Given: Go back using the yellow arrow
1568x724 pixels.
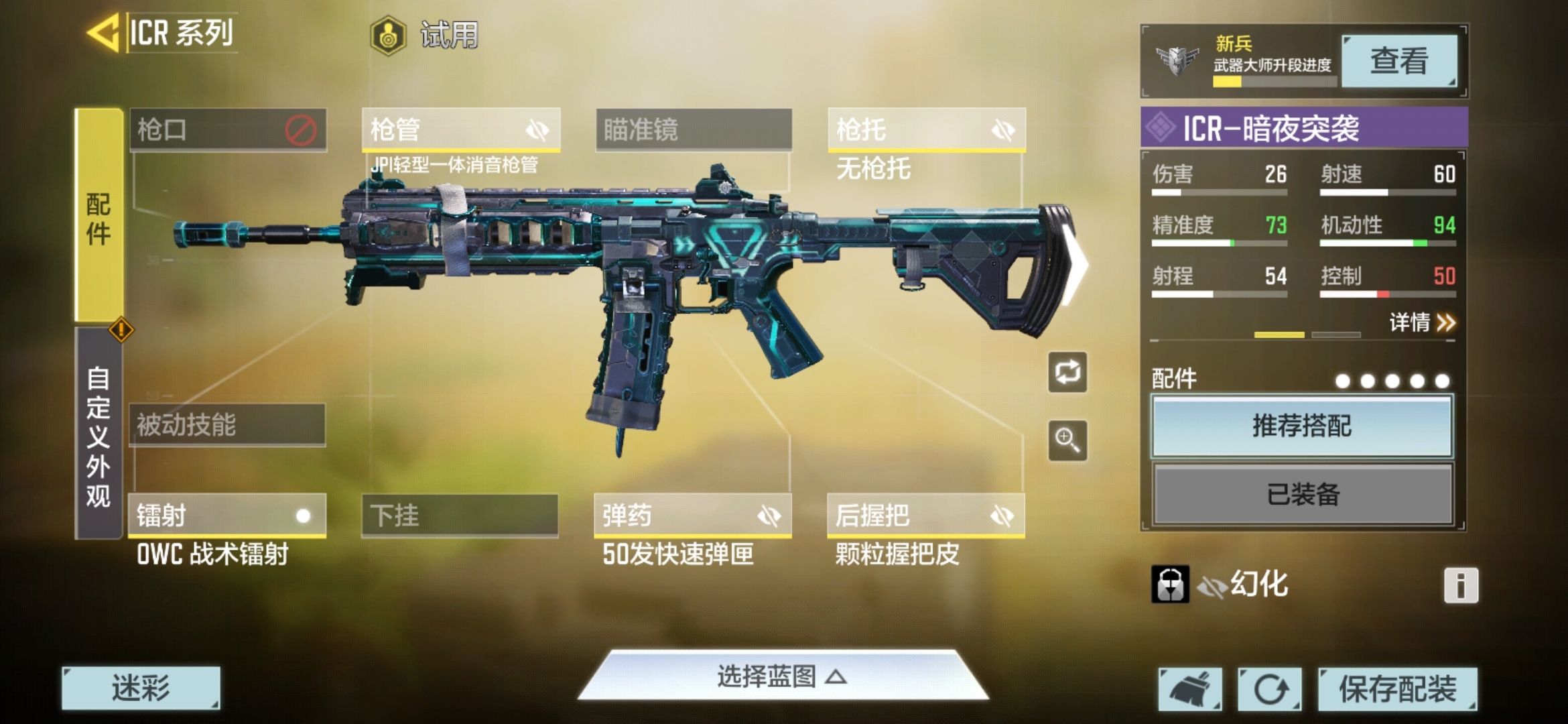Looking at the screenshot, I should pyautogui.click(x=104, y=32).
